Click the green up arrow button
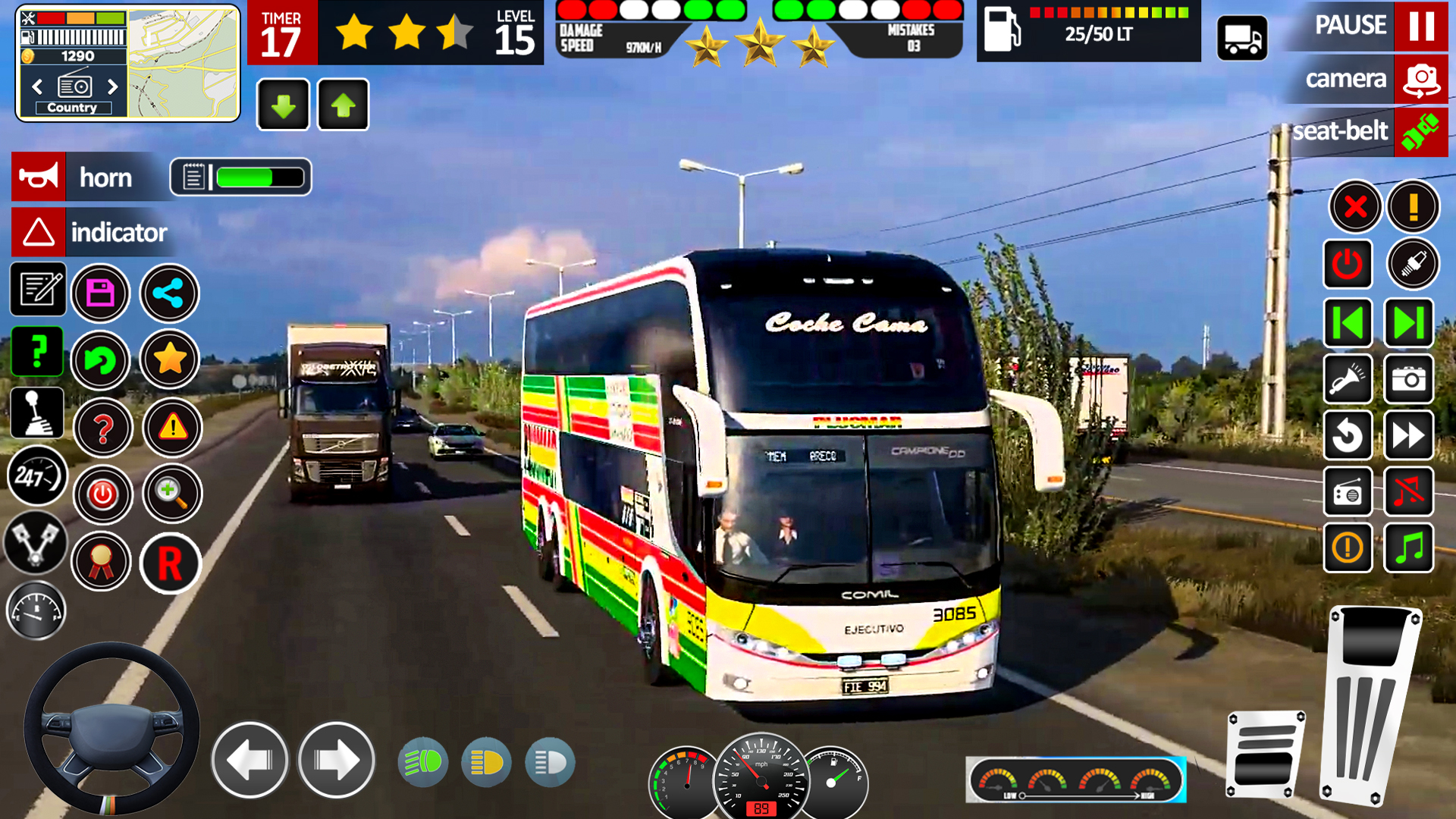The image size is (1456, 819). click(343, 105)
